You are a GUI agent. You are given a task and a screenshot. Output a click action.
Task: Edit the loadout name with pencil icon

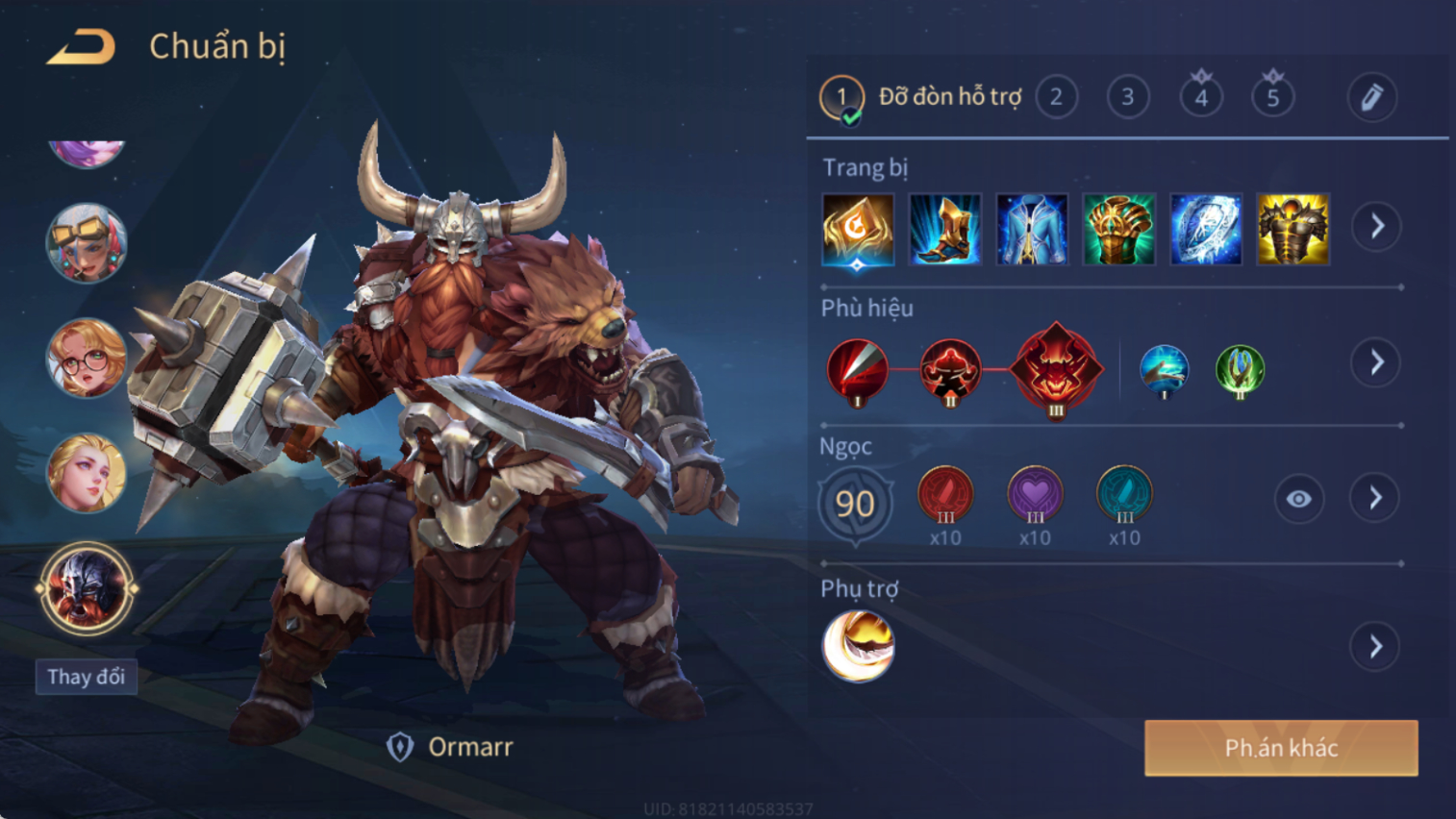[1371, 97]
